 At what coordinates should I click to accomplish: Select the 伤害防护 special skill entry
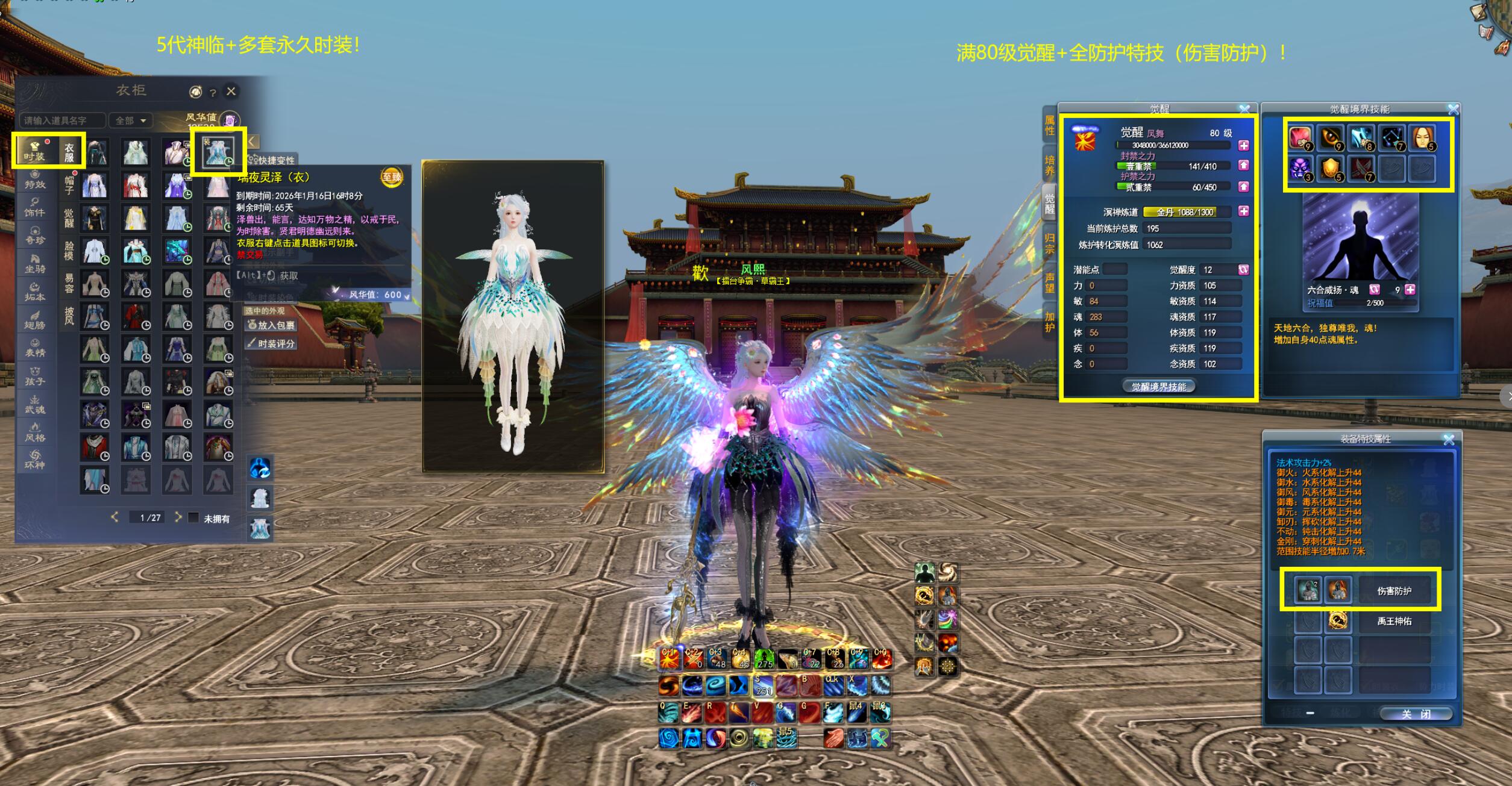(1394, 591)
